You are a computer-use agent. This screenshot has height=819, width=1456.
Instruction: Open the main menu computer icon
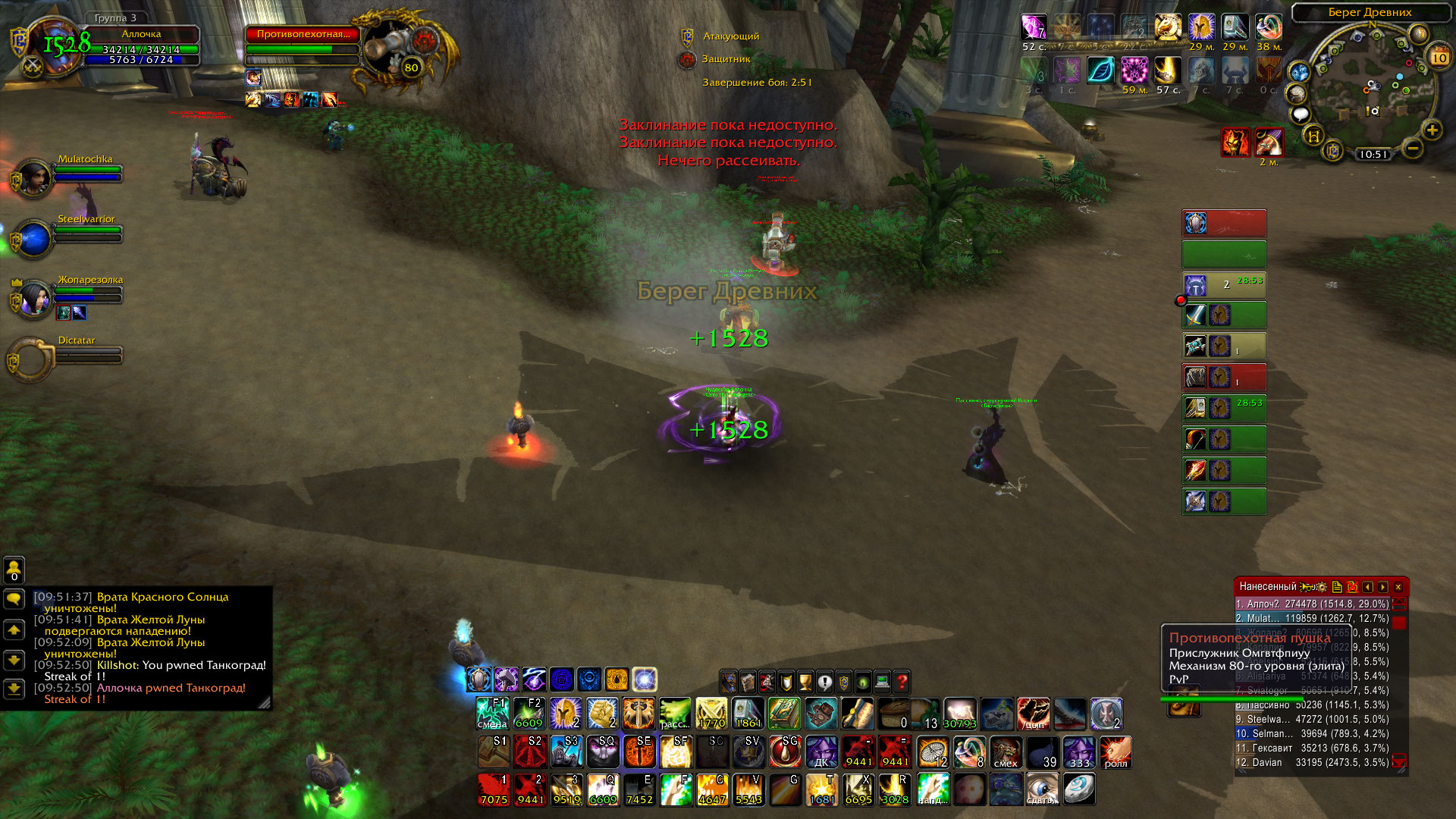882,682
